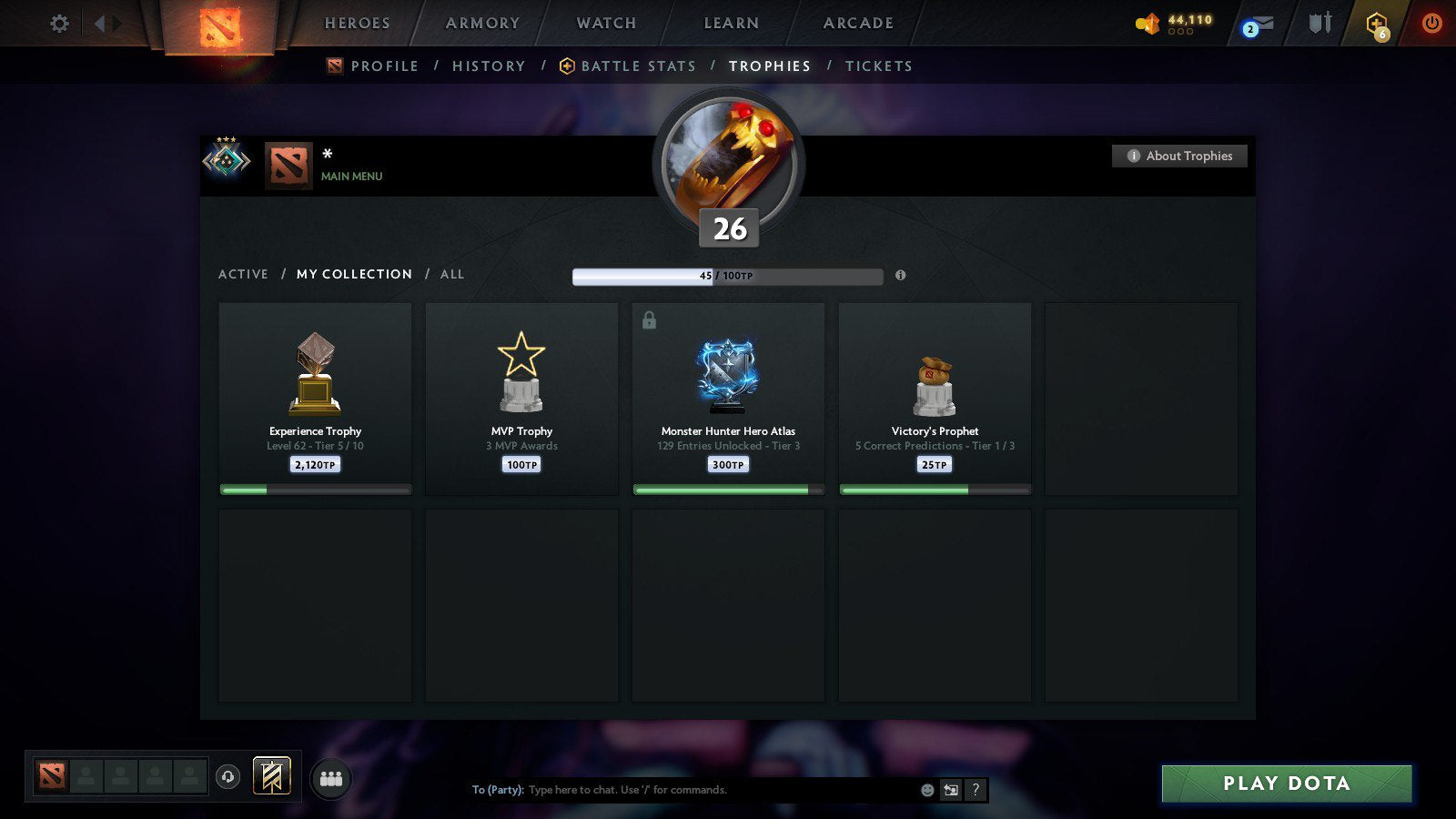Click the power button to exit
This screenshot has height=819, width=1456.
[x=1431, y=25]
